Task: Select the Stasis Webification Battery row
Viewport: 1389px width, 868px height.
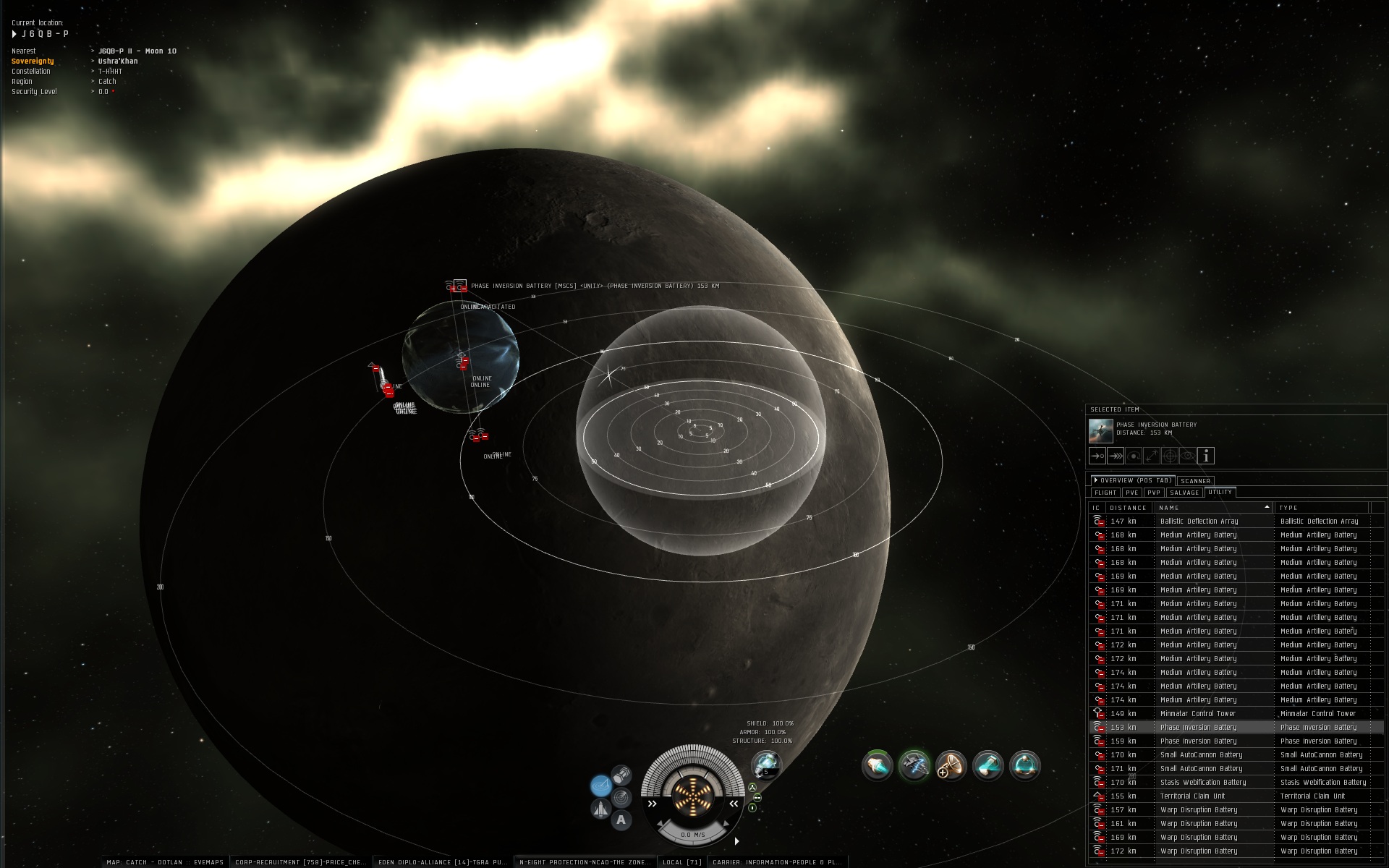Action: [x=1202, y=783]
